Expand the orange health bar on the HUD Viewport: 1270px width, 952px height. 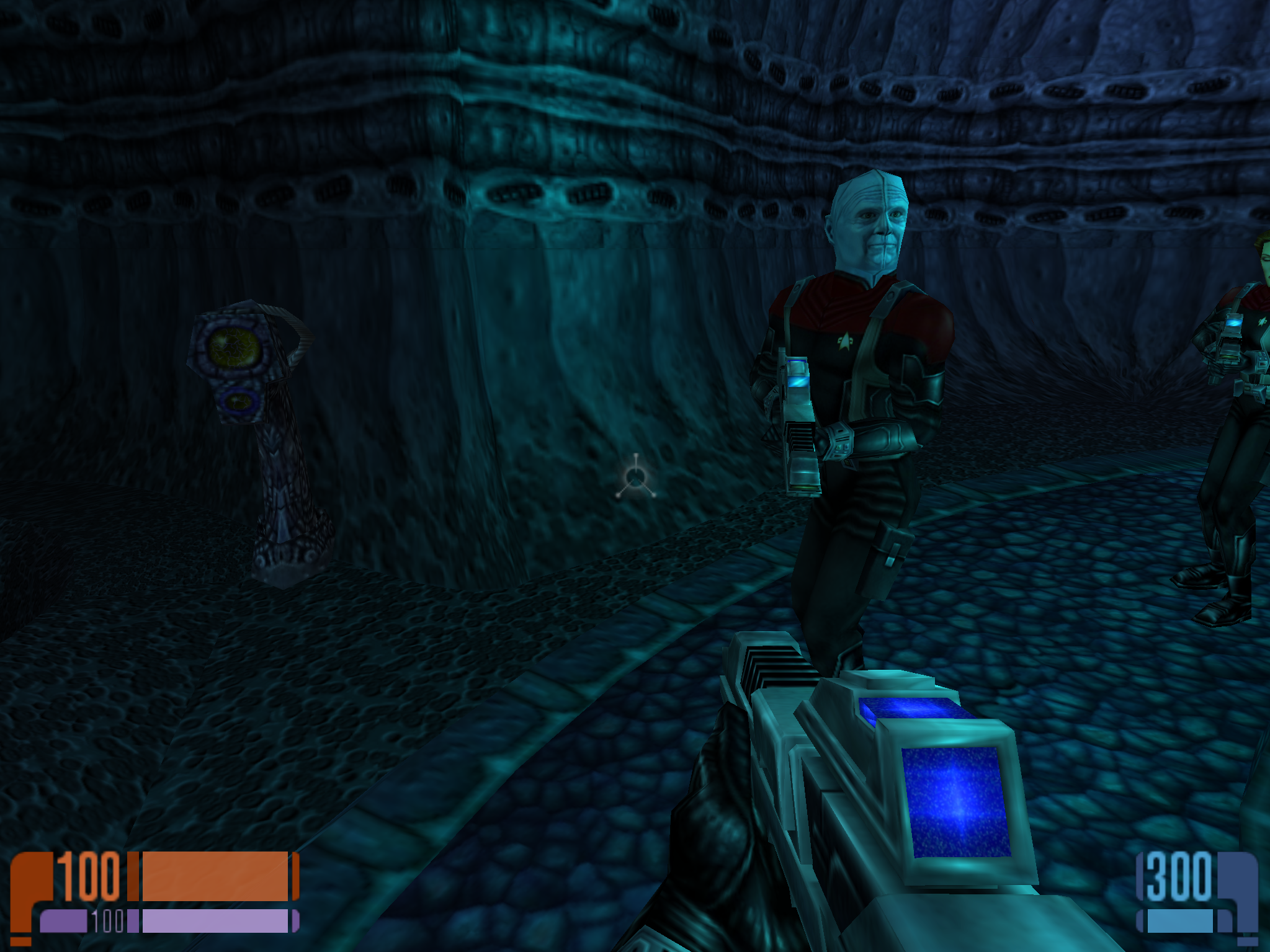(x=214, y=876)
